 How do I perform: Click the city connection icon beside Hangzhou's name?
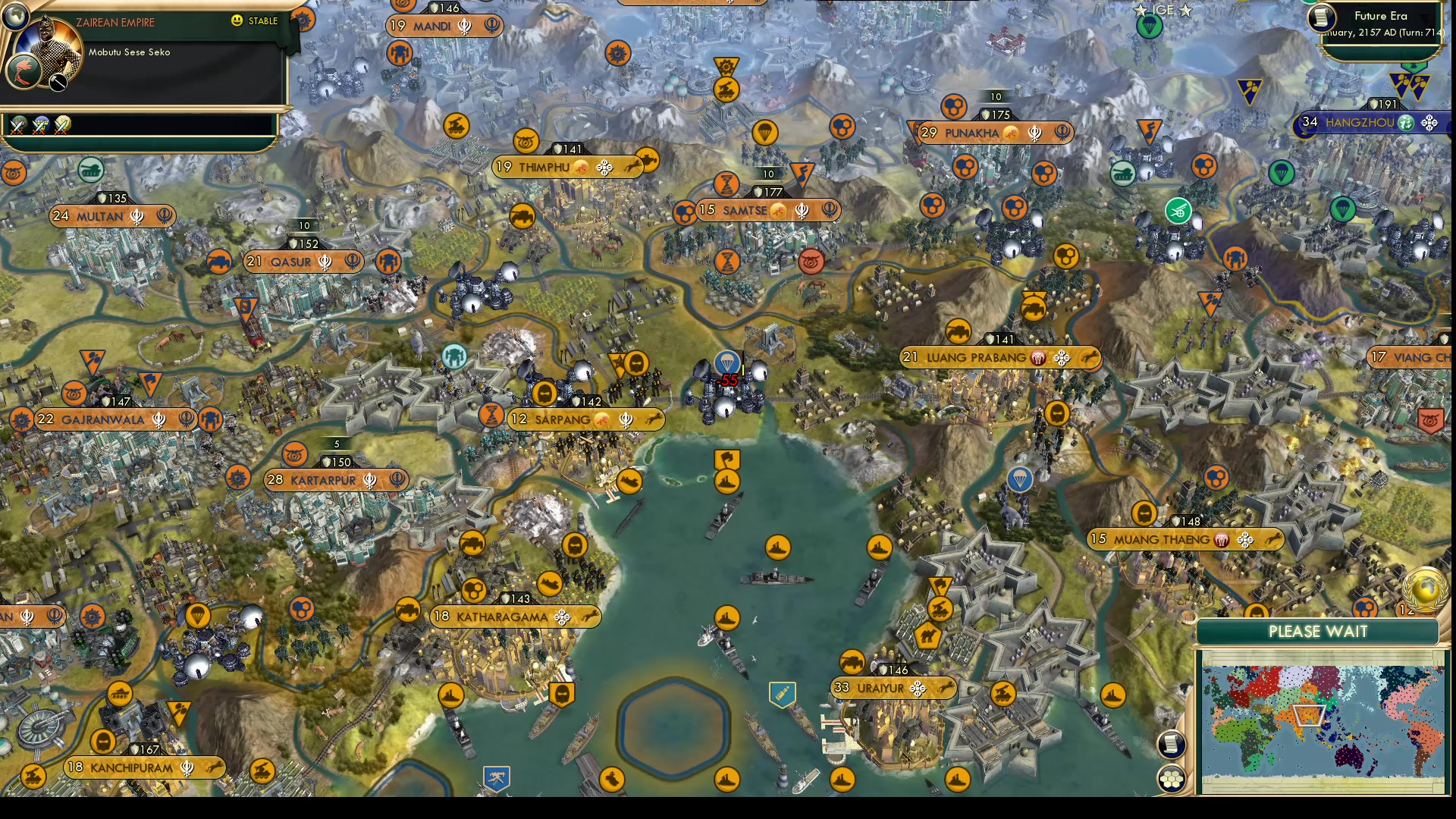[x=1429, y=122]
